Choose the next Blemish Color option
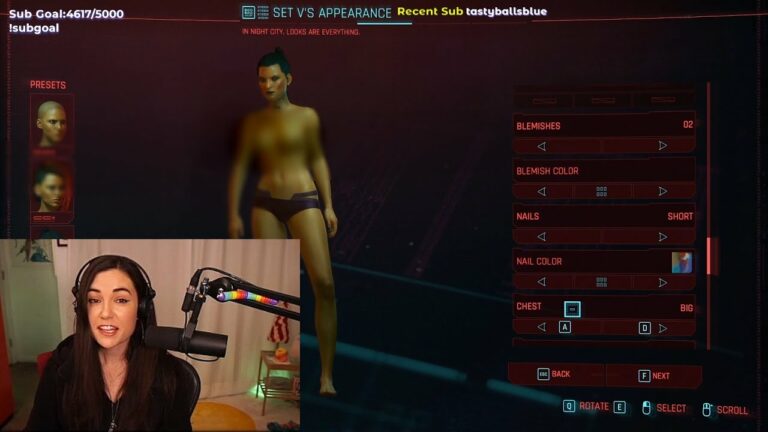 (x=662, y=191)
